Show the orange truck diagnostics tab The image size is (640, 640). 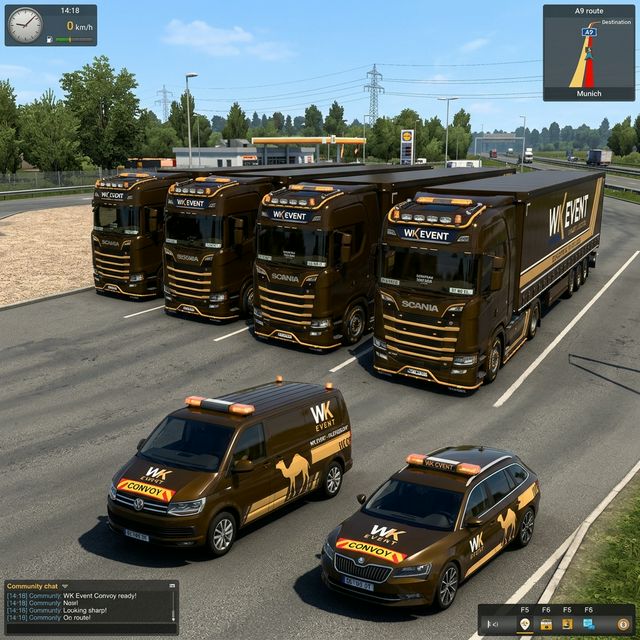click(x=566, y=624)
